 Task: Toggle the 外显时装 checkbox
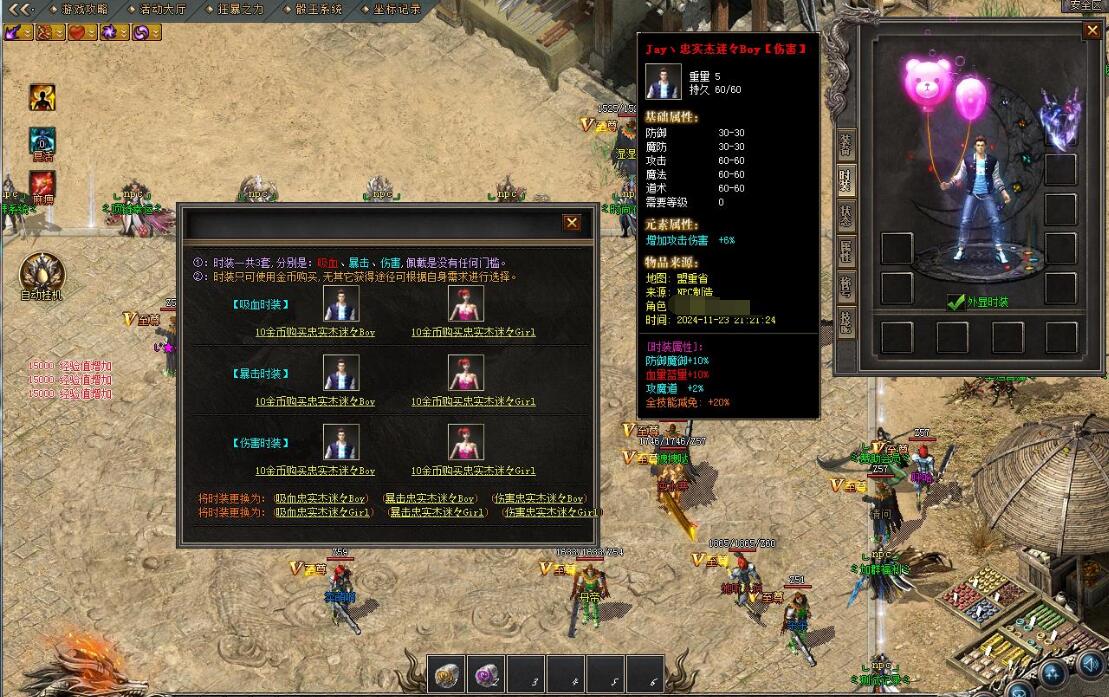[x=956, y=302]
